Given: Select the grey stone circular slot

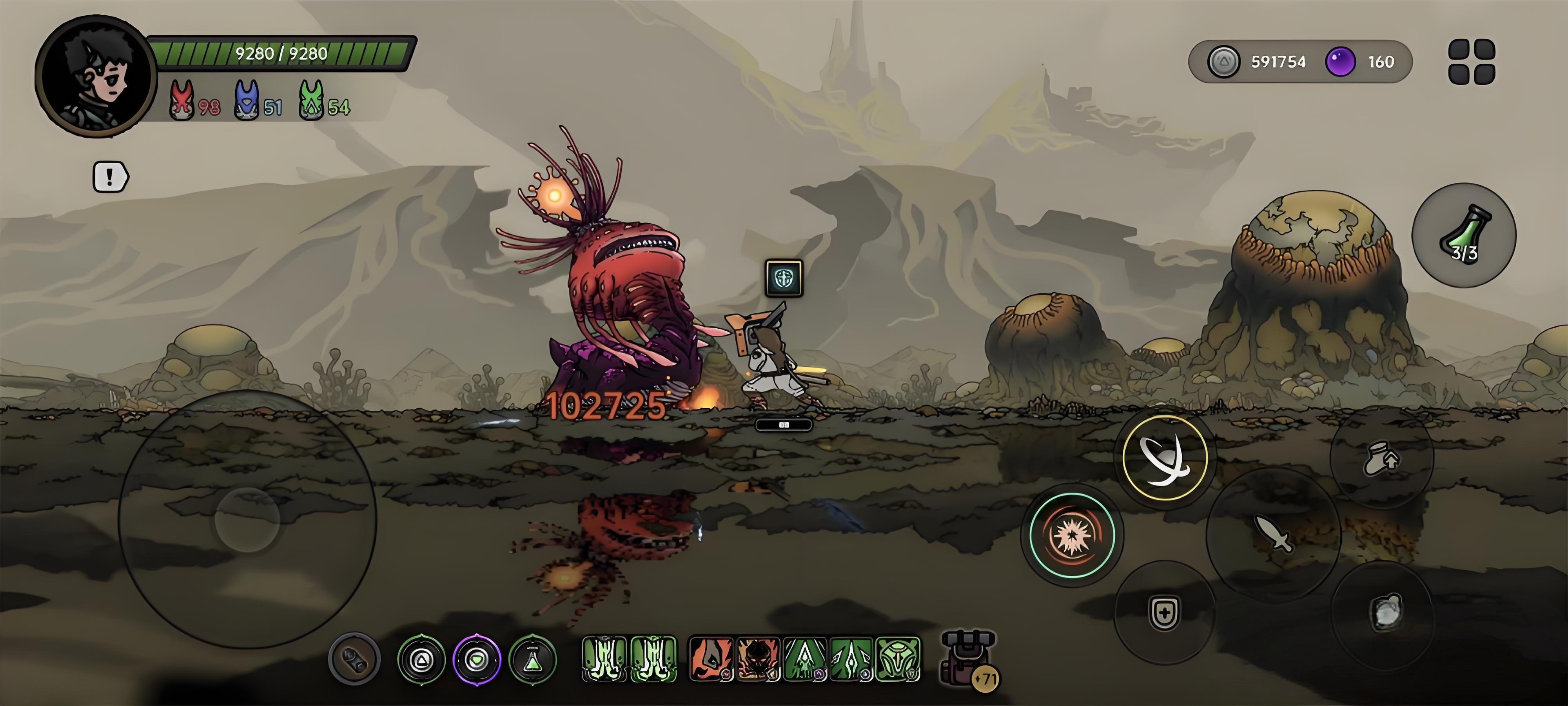Looking at the screenshot, I should (354, 659).
